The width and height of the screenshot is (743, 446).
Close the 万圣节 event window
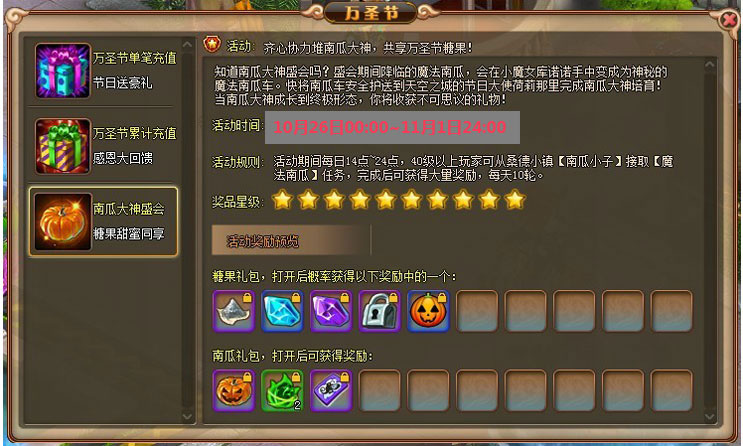coord(728,19)
